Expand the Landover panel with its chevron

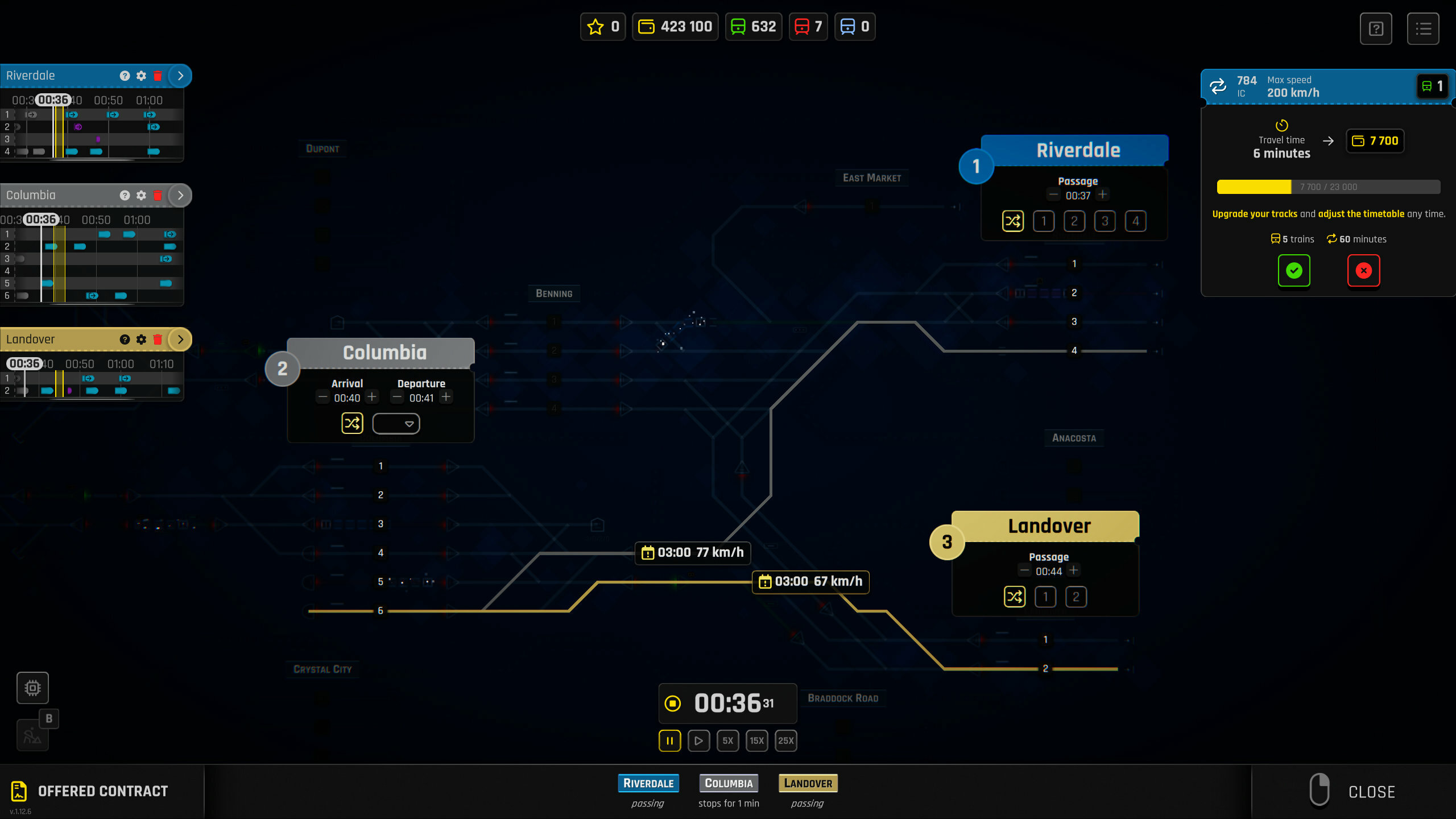click(x=180, y=339)
